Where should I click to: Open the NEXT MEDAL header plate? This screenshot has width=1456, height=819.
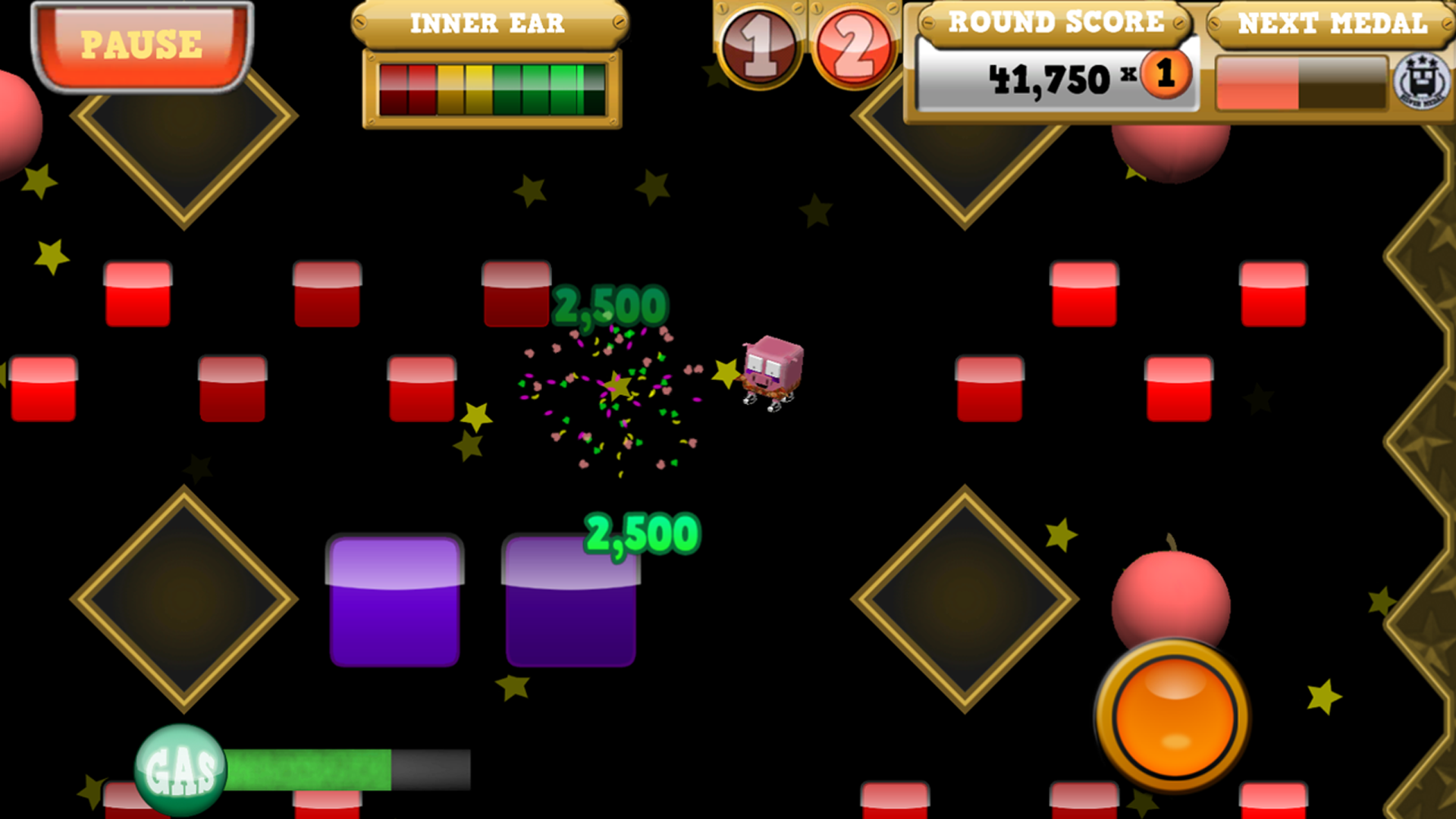[1332, 23]
